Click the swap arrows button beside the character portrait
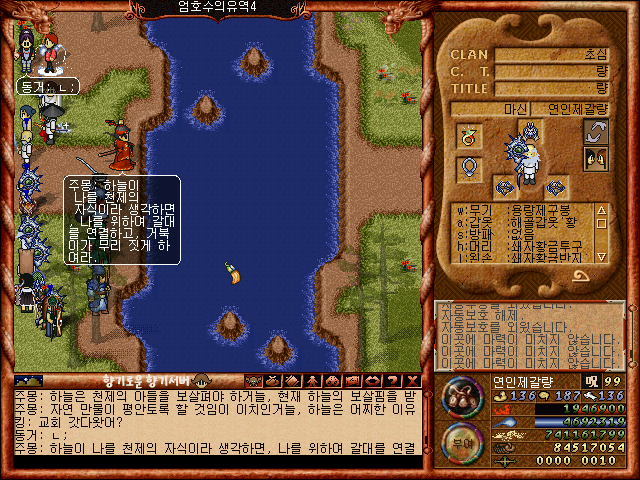The width and height of the screenshot is (640, 480). click(596, 131)
